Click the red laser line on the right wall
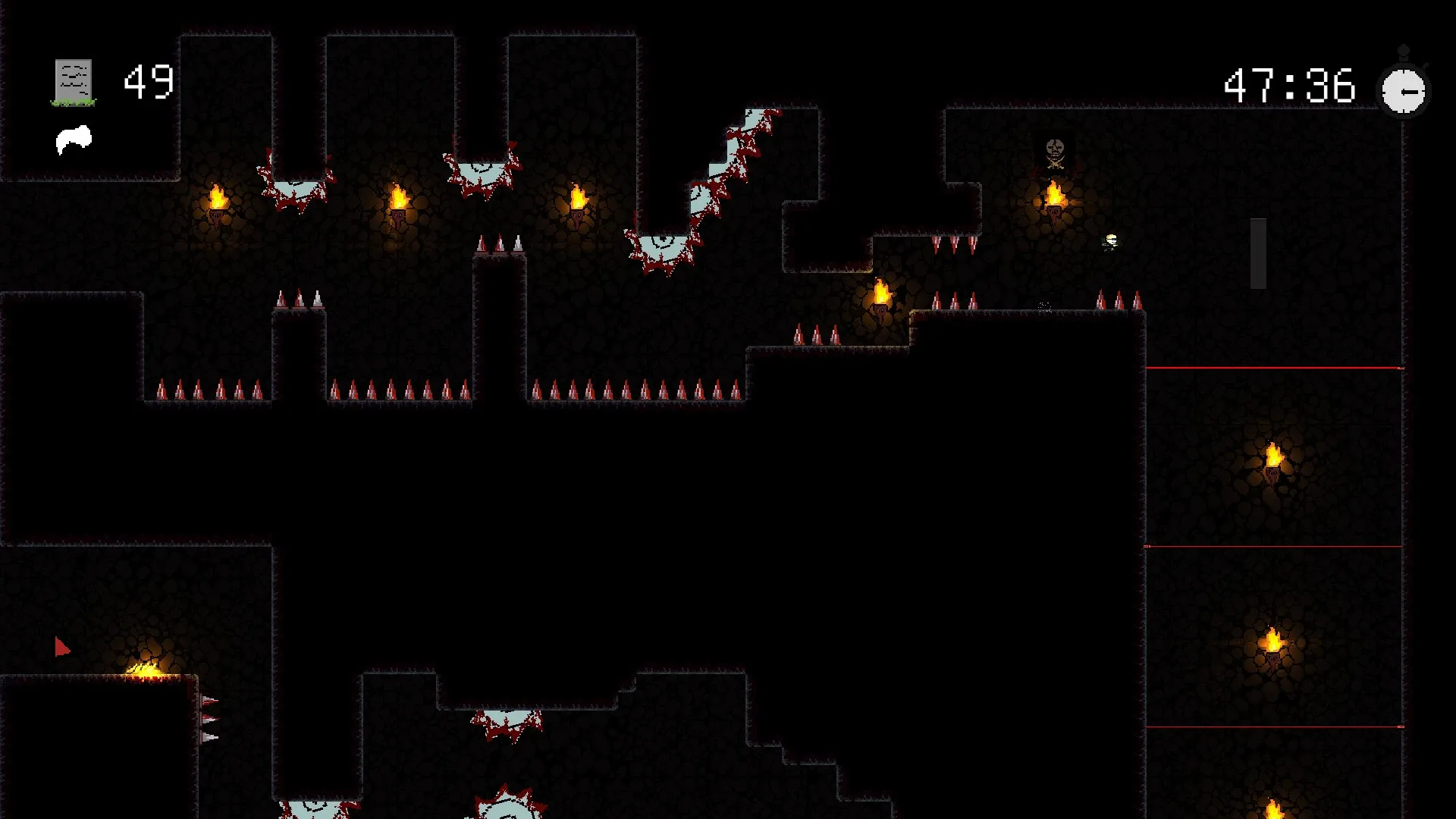This screenshot has height=819, width=1456. (1289, 366)
